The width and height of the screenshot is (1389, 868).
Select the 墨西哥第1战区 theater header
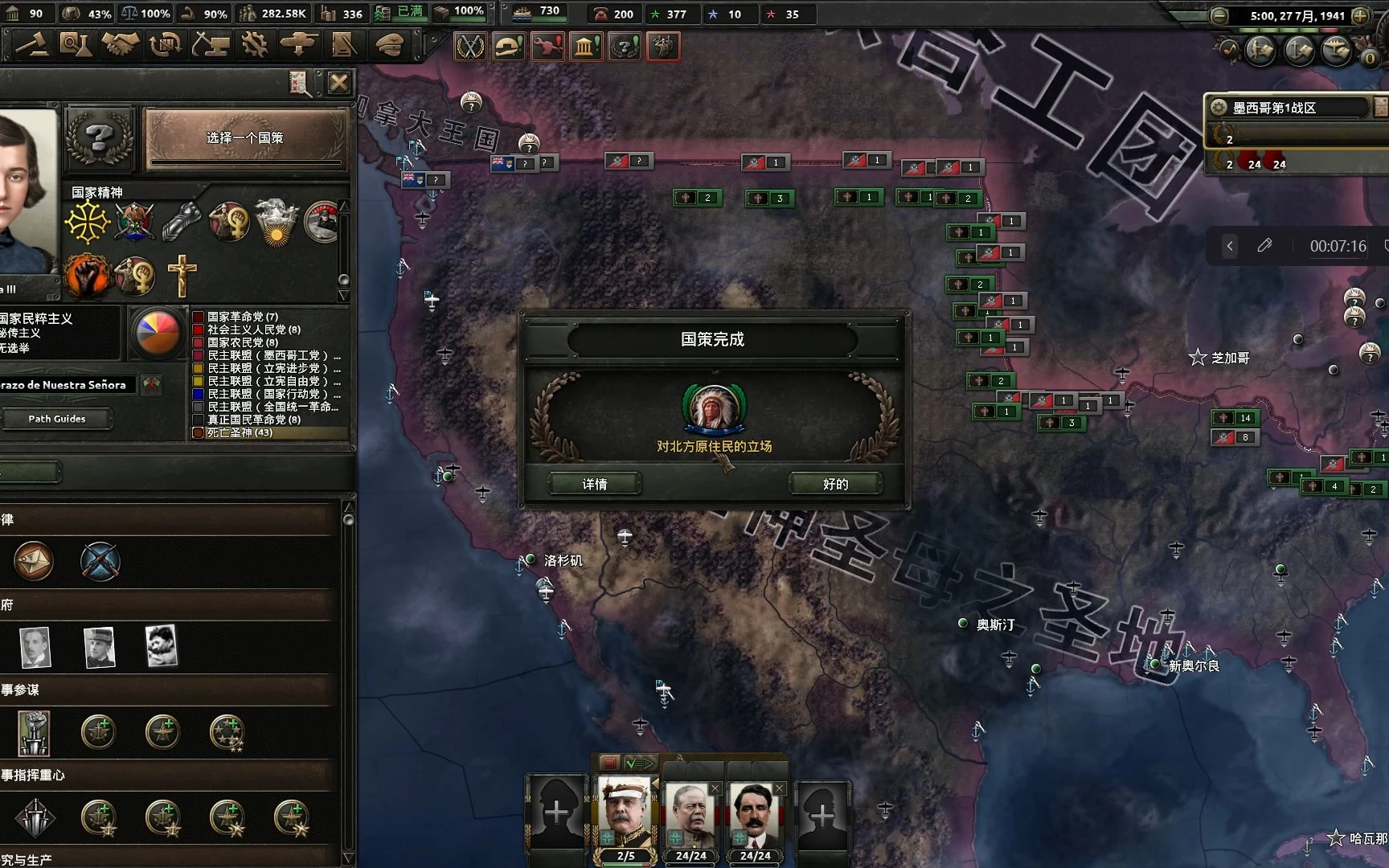1286,108
